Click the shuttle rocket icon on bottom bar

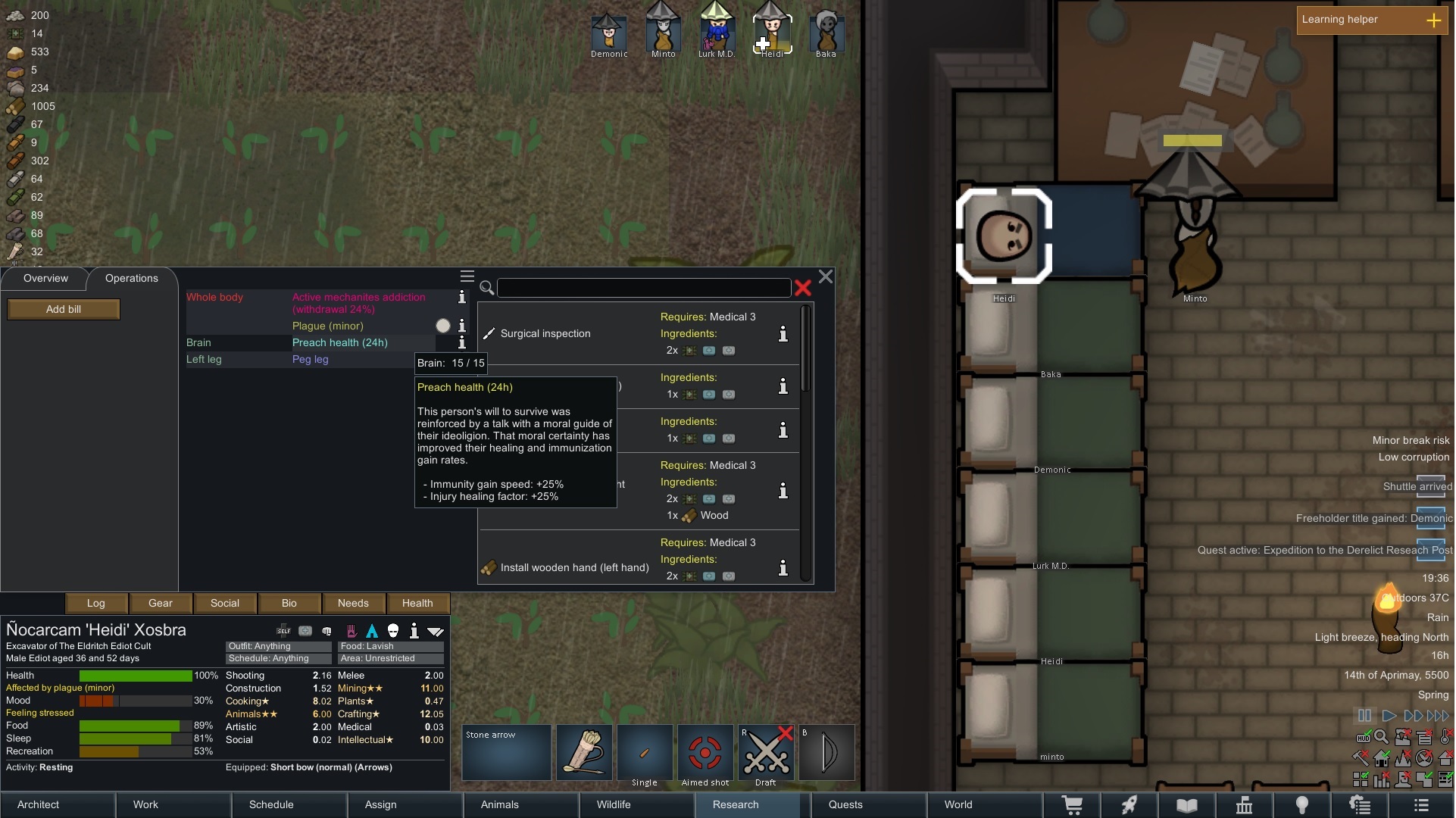click(1130, 804)
